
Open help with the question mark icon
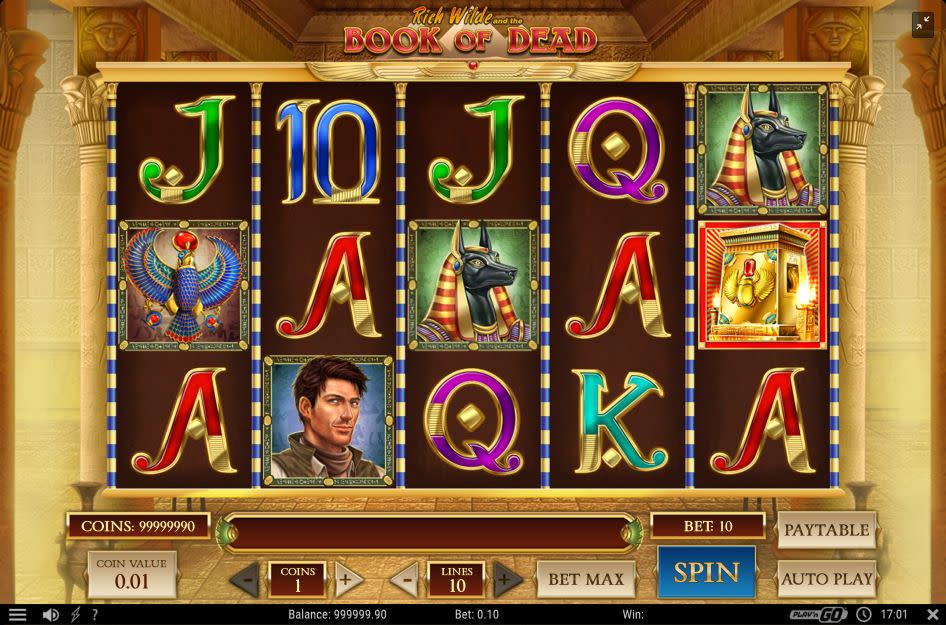[94, 614]
